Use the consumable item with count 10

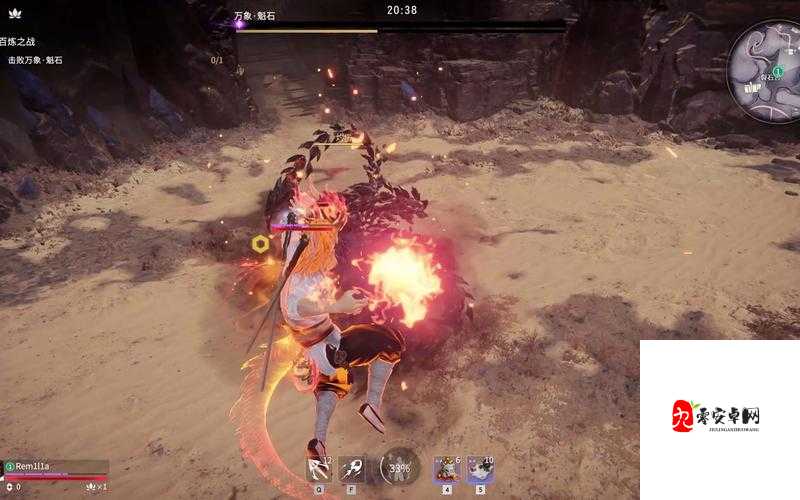tap(479, 468)
